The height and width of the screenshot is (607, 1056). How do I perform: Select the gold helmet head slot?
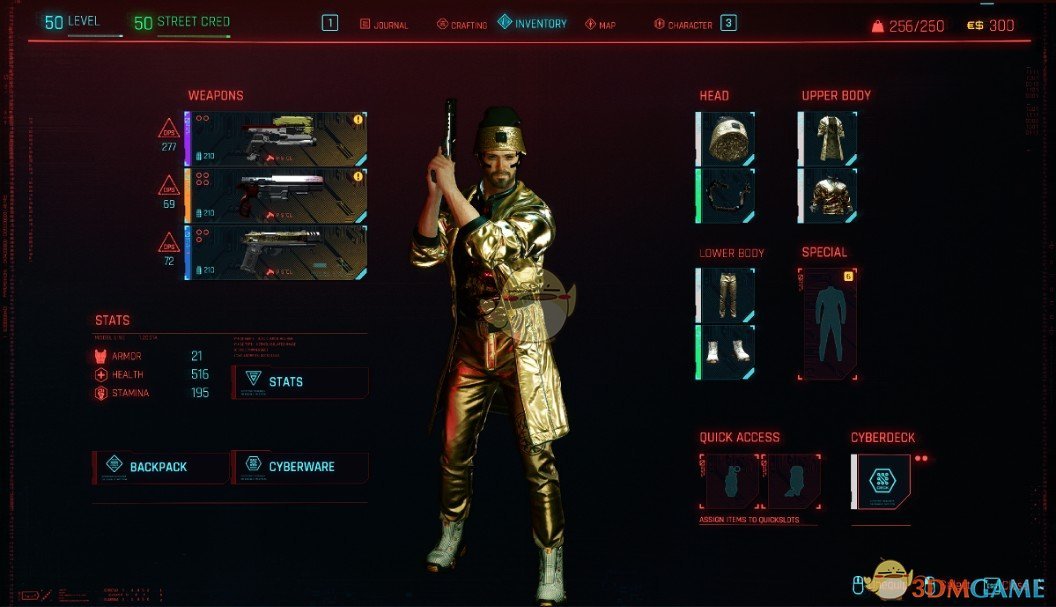(x=726, y=138)
